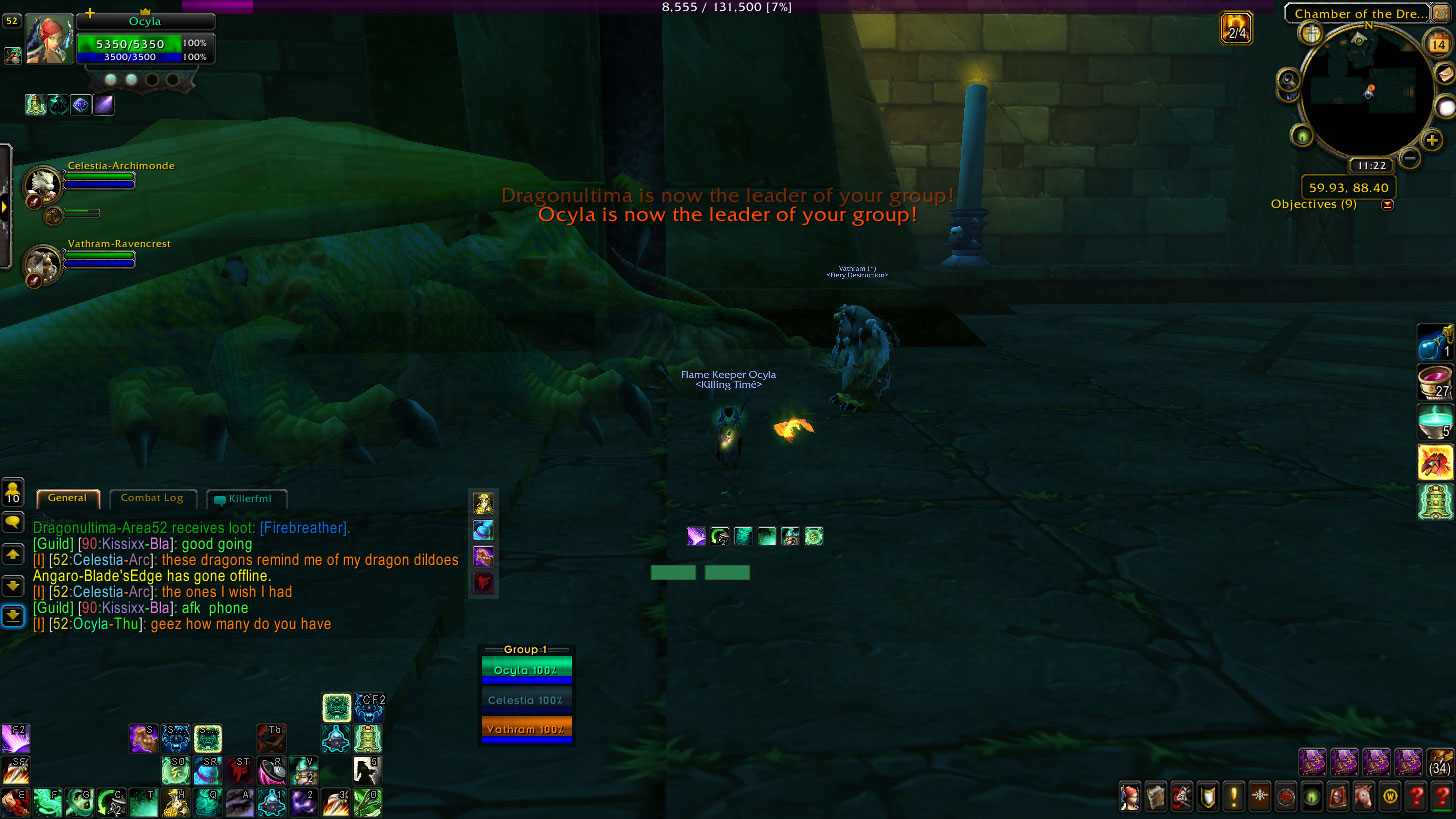Open the character info micro button
1456x819 pixels.
click(x=1130, y=797)
